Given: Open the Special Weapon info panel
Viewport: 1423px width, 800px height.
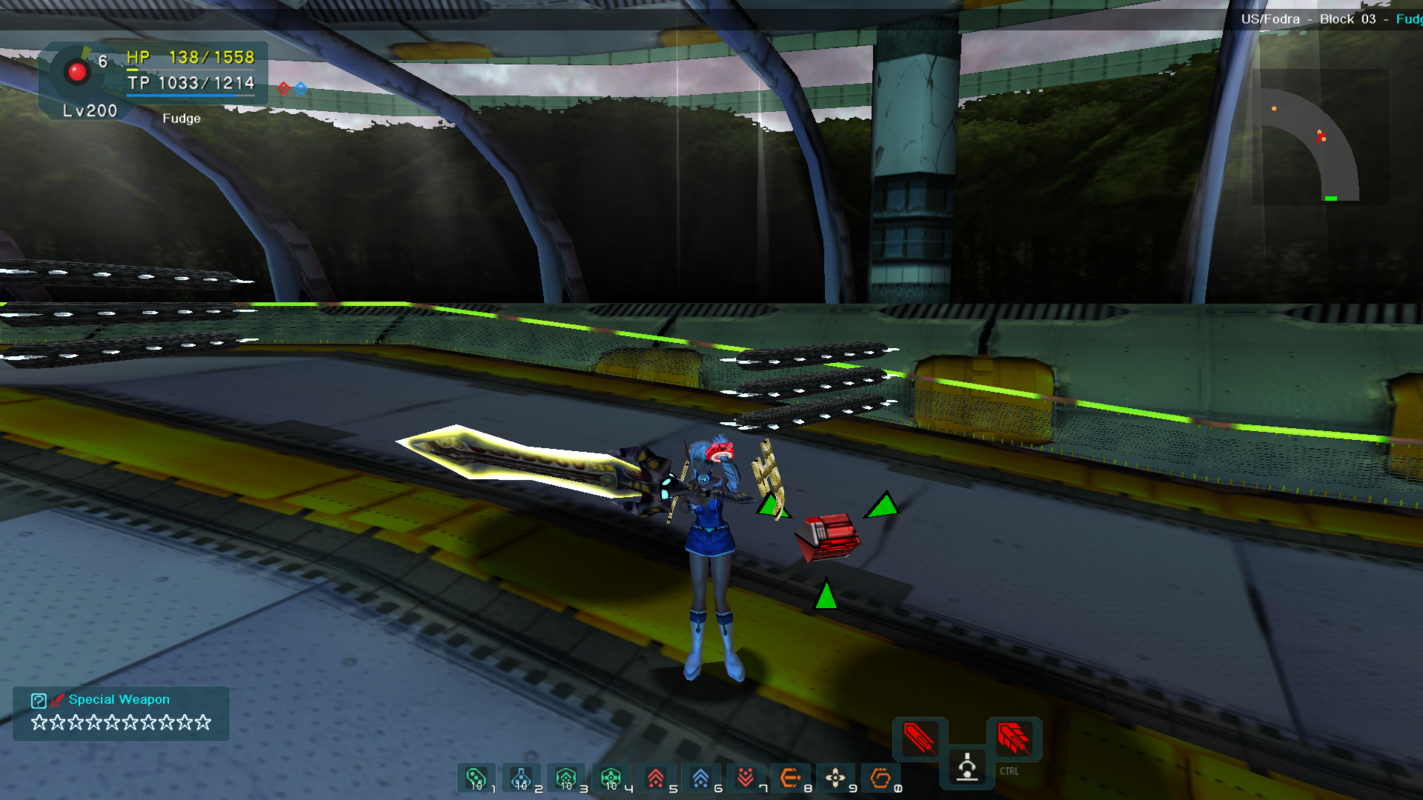Looking at the screenshot, I should 121,713.
